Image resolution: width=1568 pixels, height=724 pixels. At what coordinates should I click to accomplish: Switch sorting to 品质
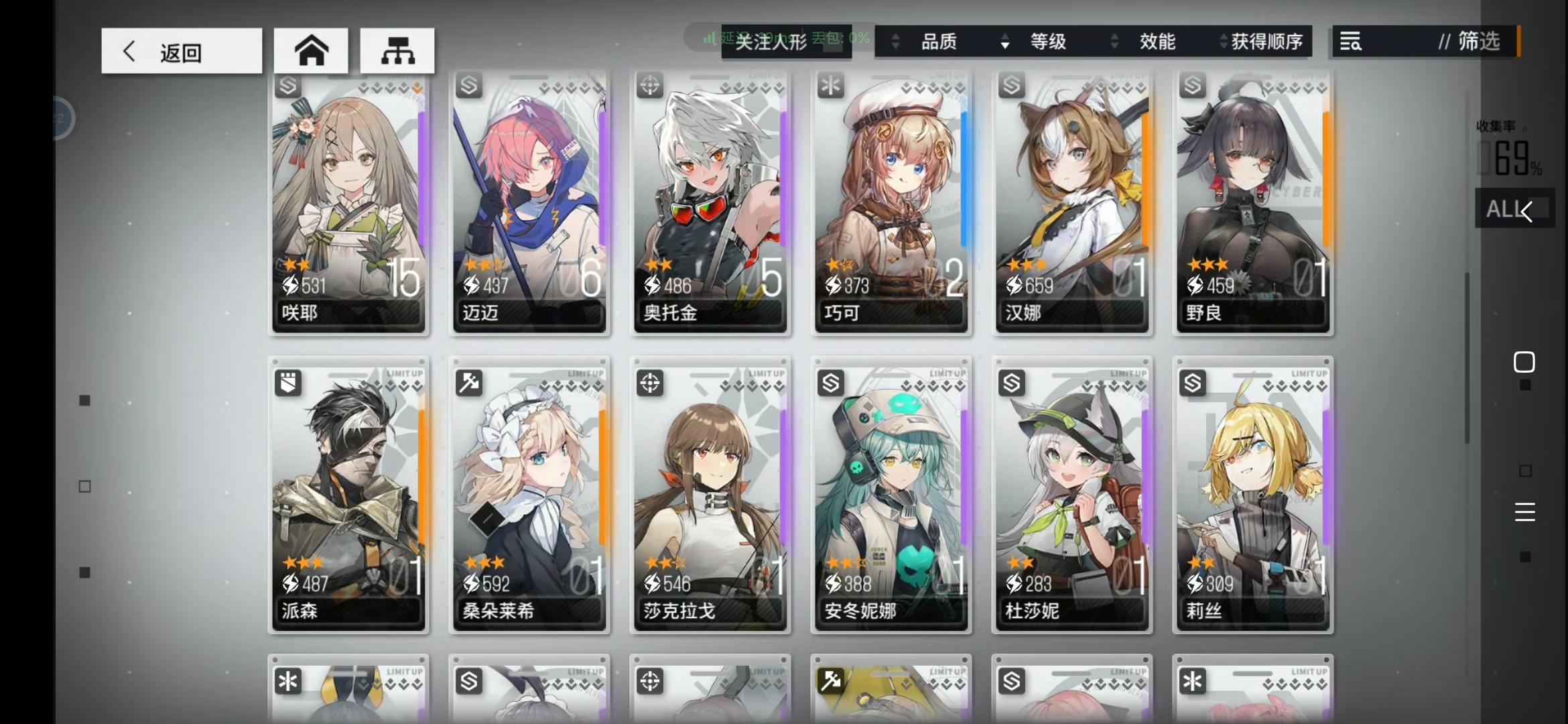coord(938,42)
